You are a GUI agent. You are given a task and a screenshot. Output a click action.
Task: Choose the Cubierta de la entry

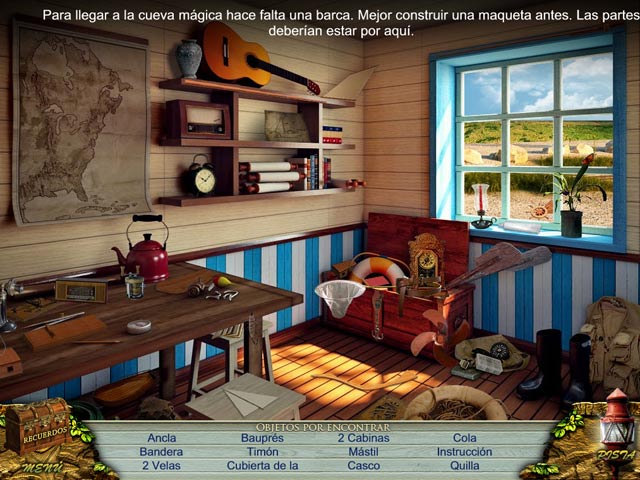coord(263,465)
